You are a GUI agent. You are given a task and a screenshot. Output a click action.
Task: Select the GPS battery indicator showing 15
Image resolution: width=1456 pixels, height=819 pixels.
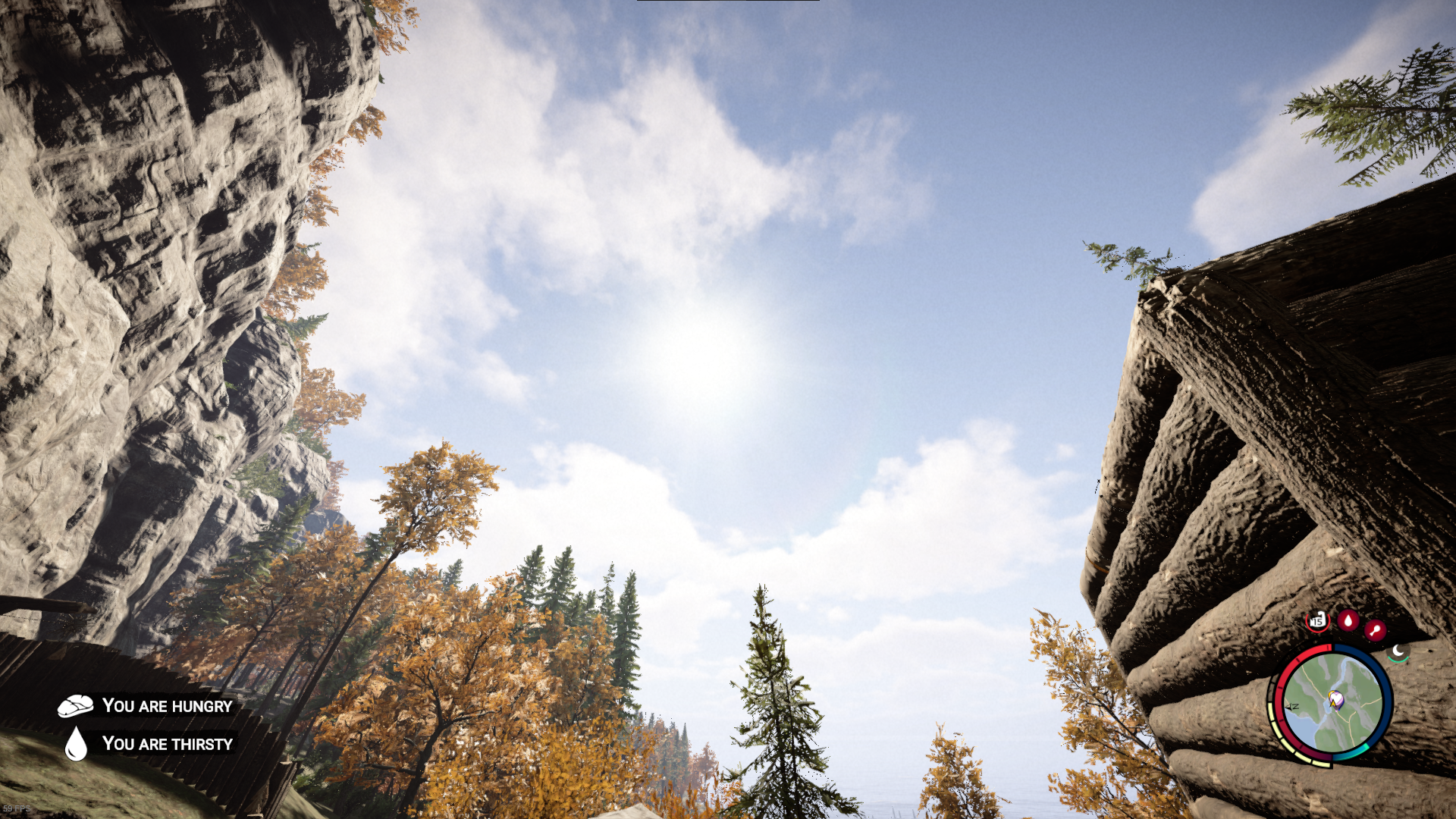tap(1317, 621)
